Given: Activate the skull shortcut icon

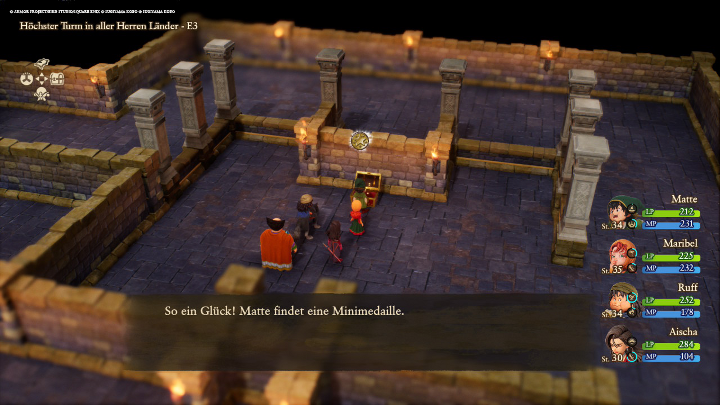Looking at the screenshot, I should pyautogui.click(x=42, y=94).
